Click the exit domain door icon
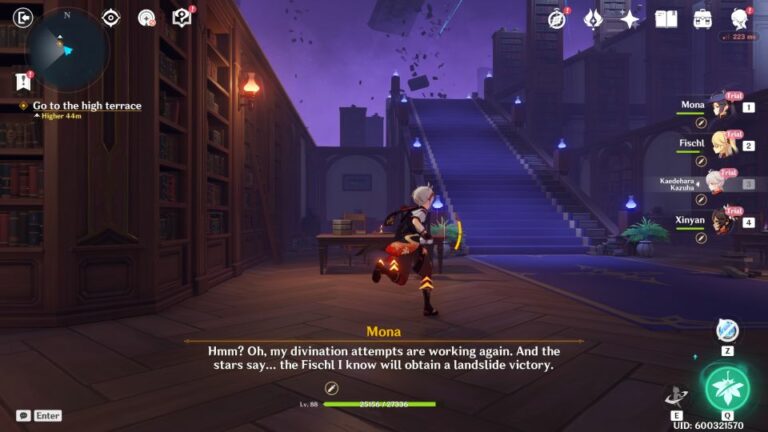 click(x=22, y=18)
